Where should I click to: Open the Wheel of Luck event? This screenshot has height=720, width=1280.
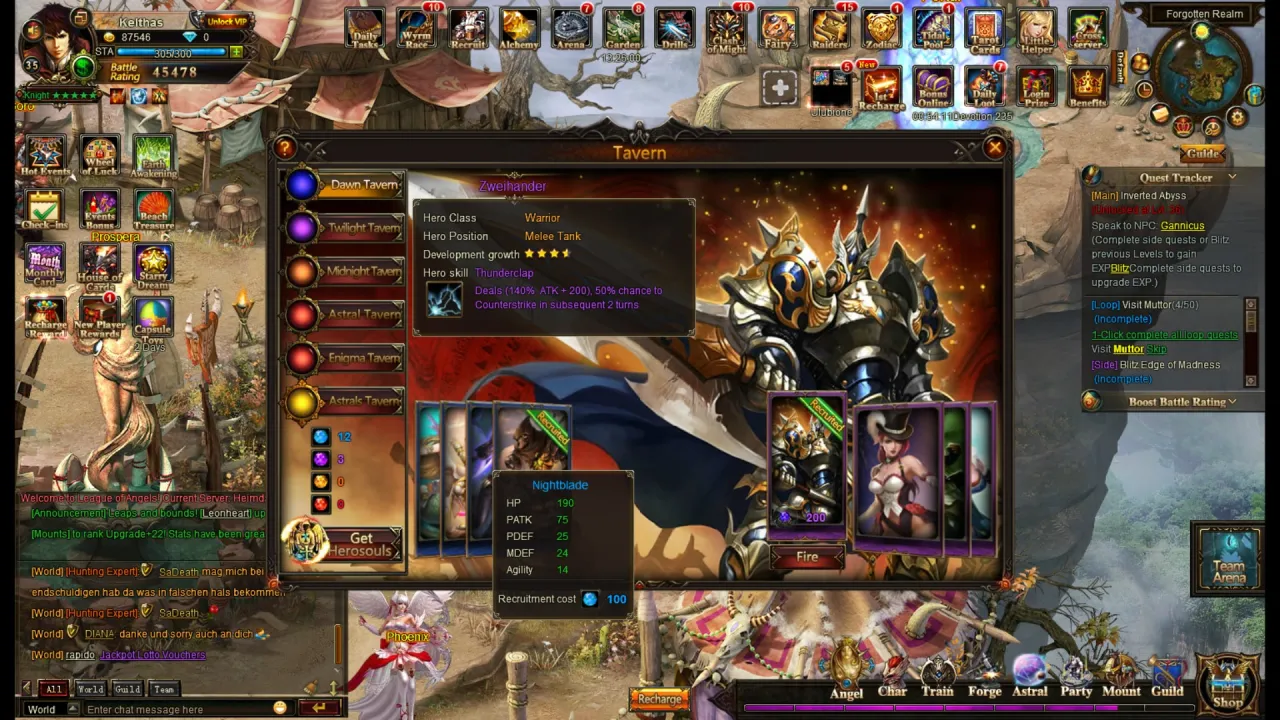coord(98,155)
